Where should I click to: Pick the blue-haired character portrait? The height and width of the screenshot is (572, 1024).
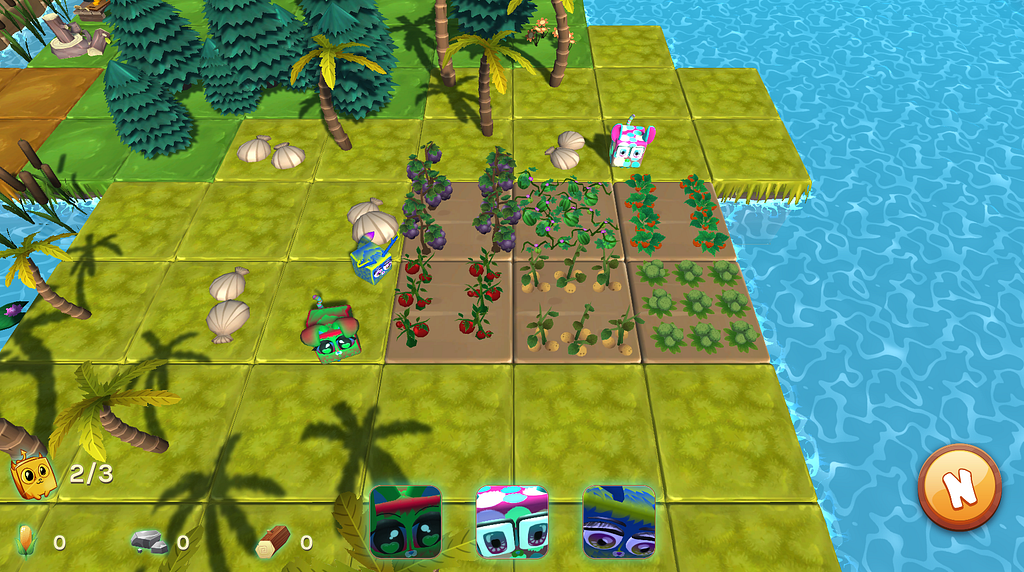coord(619,521)
